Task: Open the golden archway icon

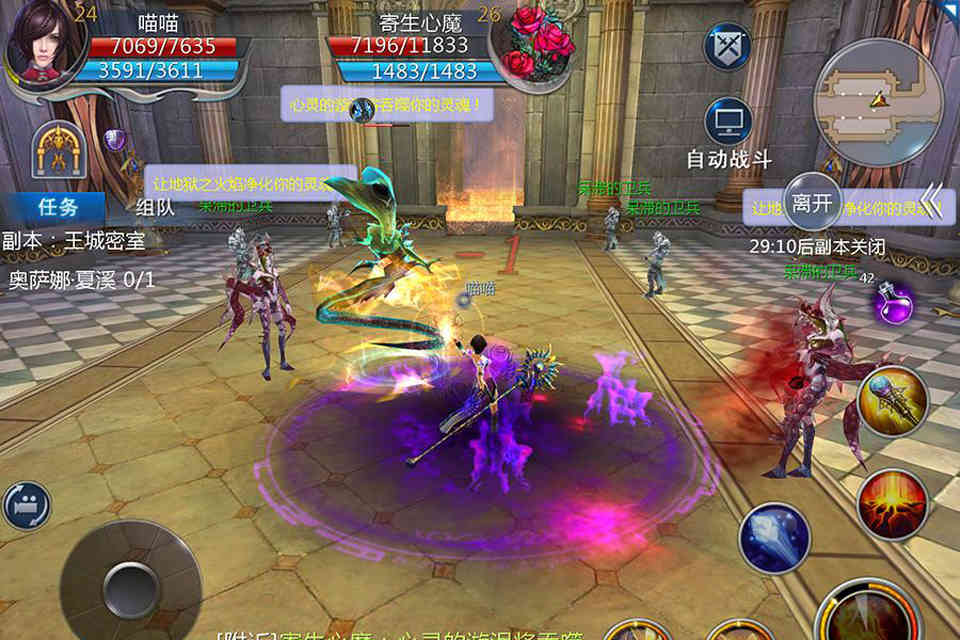Action: tap(59, 150)
